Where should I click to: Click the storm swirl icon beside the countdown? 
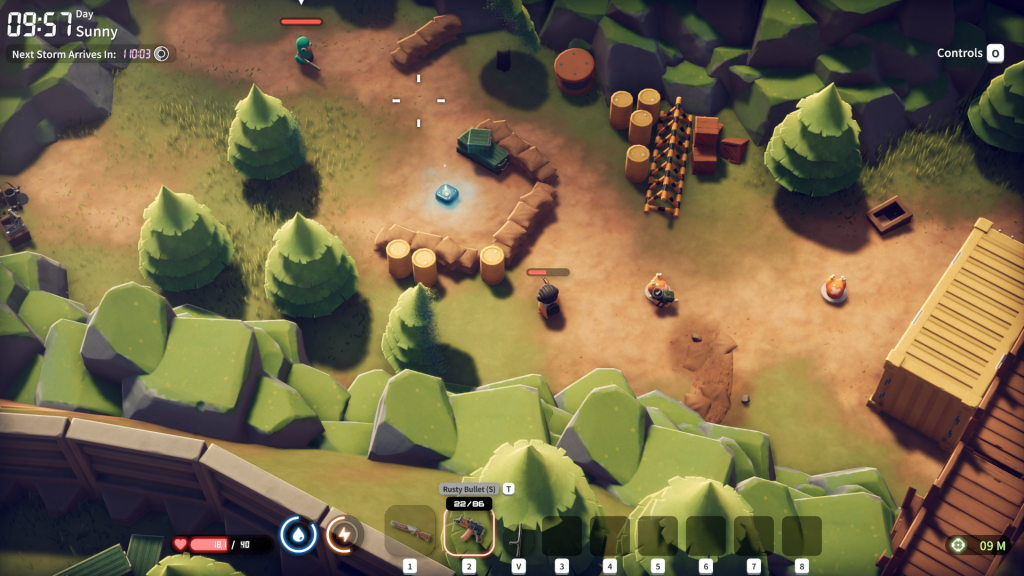[x=162, y=54]
